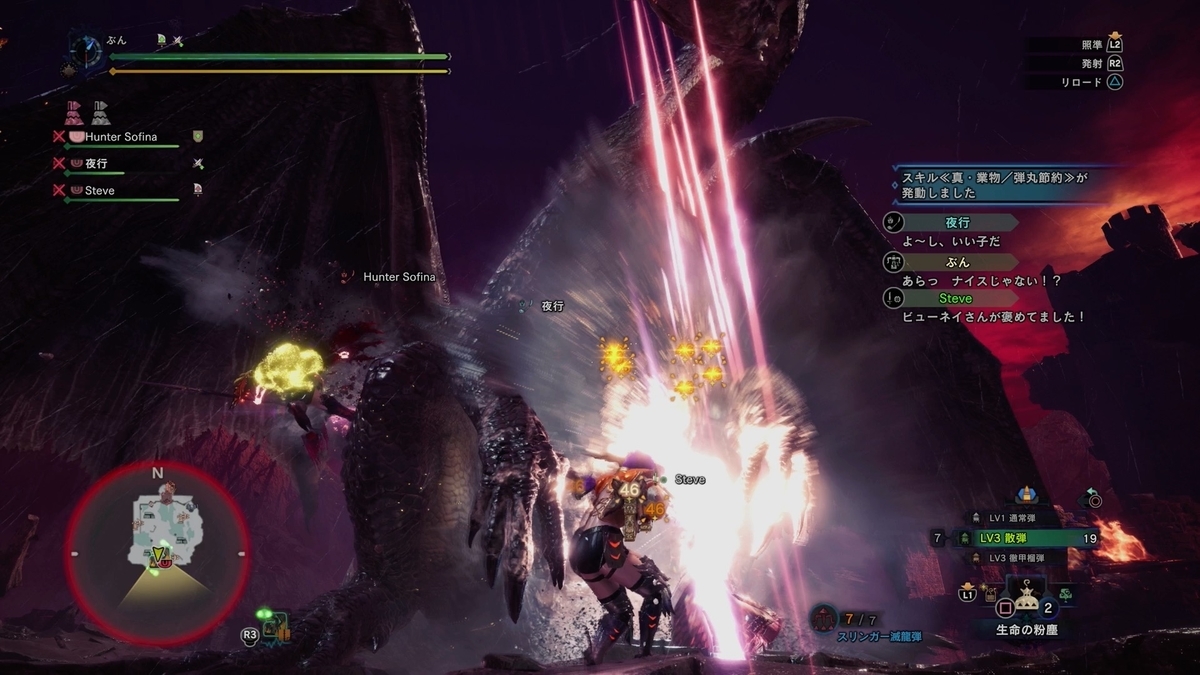The width and height of the screenshot is (1200, 675).
Task: Open the circular minimap
Action: pyautogui.click(x=157, y=553)
